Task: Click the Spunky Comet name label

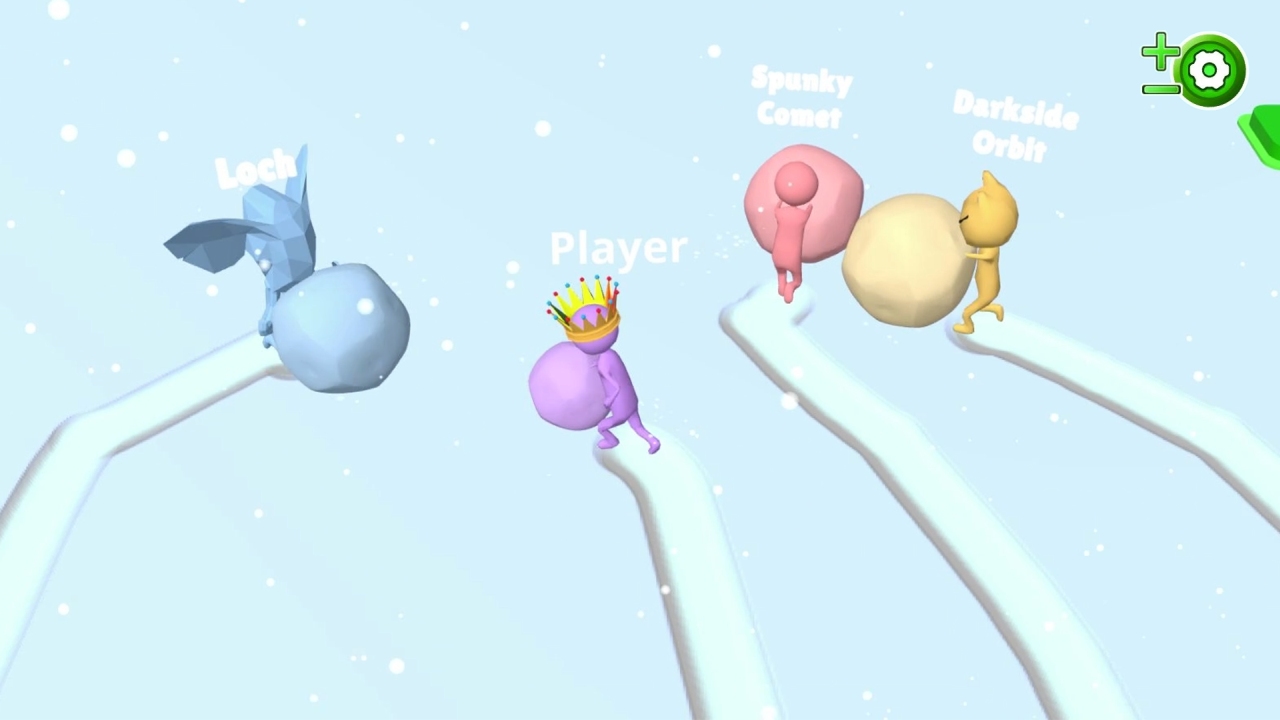Action: 800,97
